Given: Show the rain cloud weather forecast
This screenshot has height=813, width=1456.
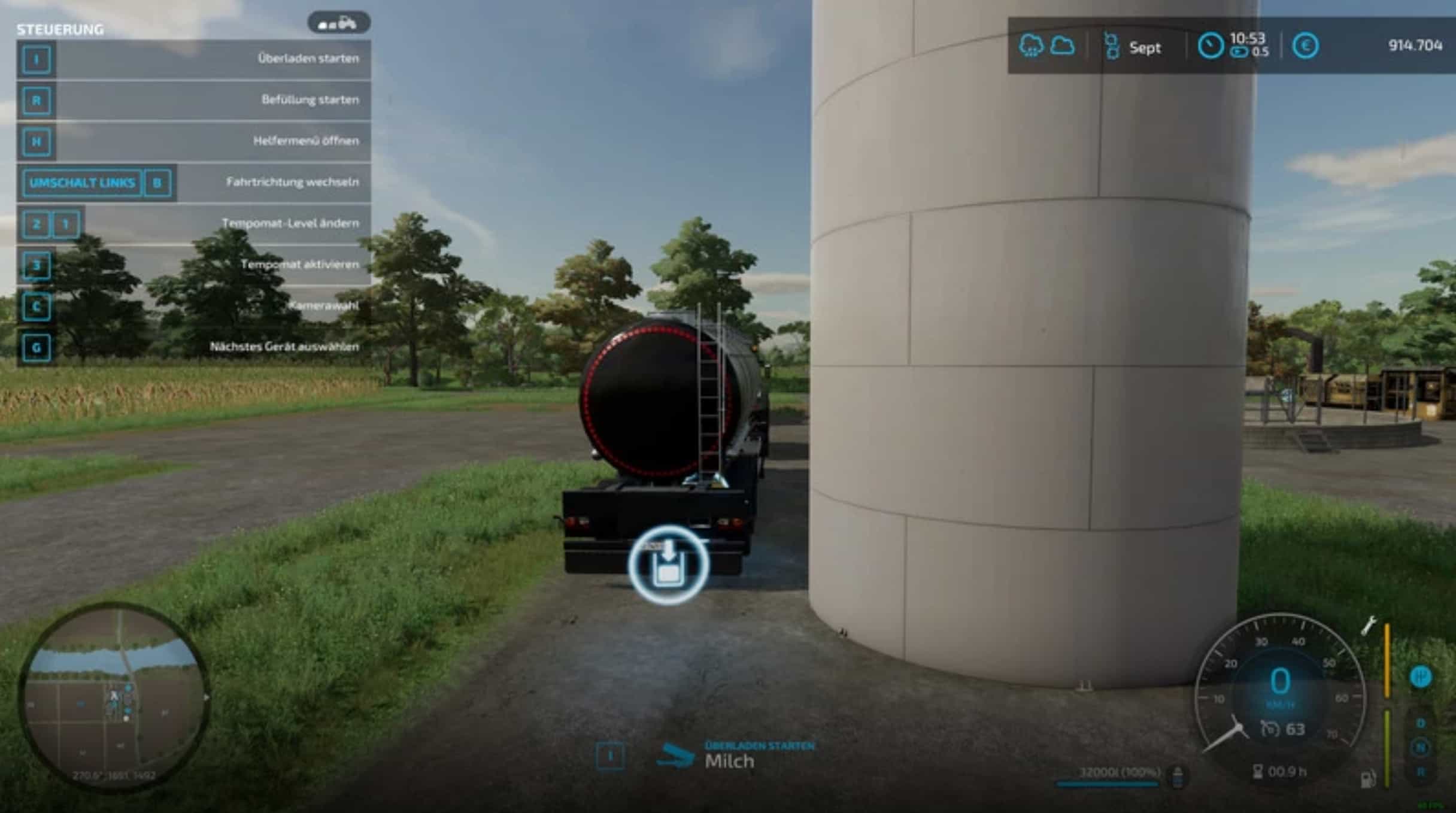Looking at the screenshot, I should tap(1030, 45).
